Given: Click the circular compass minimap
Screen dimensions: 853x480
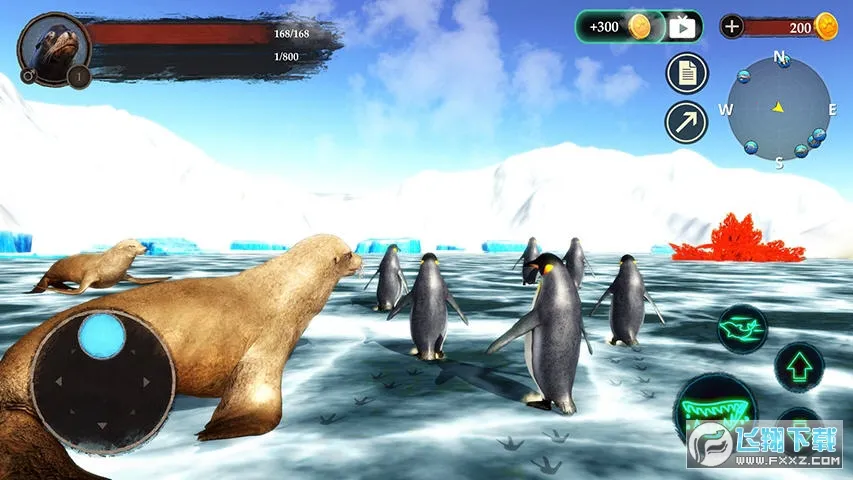Looking at the screenshot, I should pyautogui.click(x=778, y=108).
